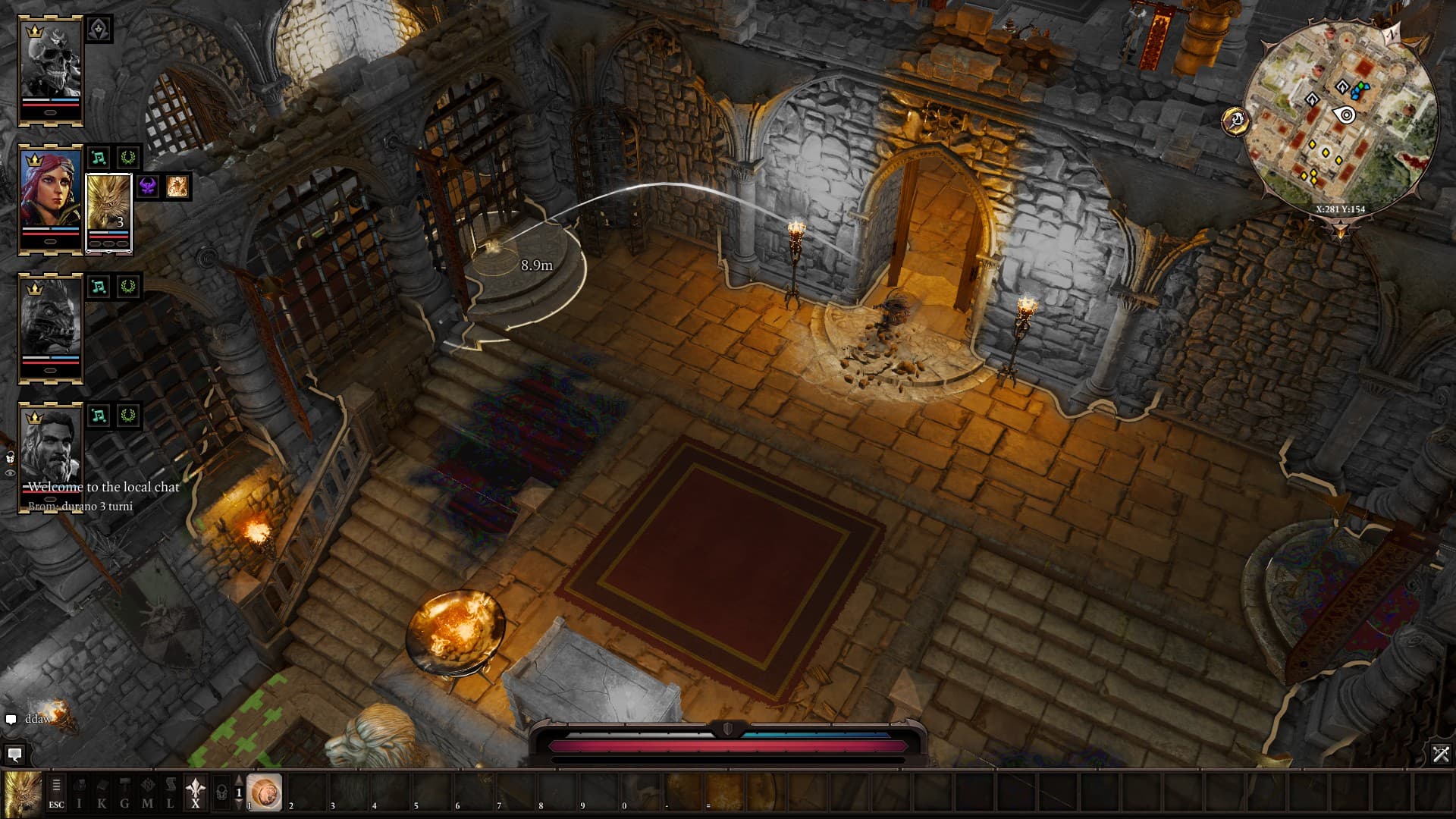The height and width of the screenshot is (819, 1456).
Task: Toggle the hotbar lock icon
Action: 221,793
